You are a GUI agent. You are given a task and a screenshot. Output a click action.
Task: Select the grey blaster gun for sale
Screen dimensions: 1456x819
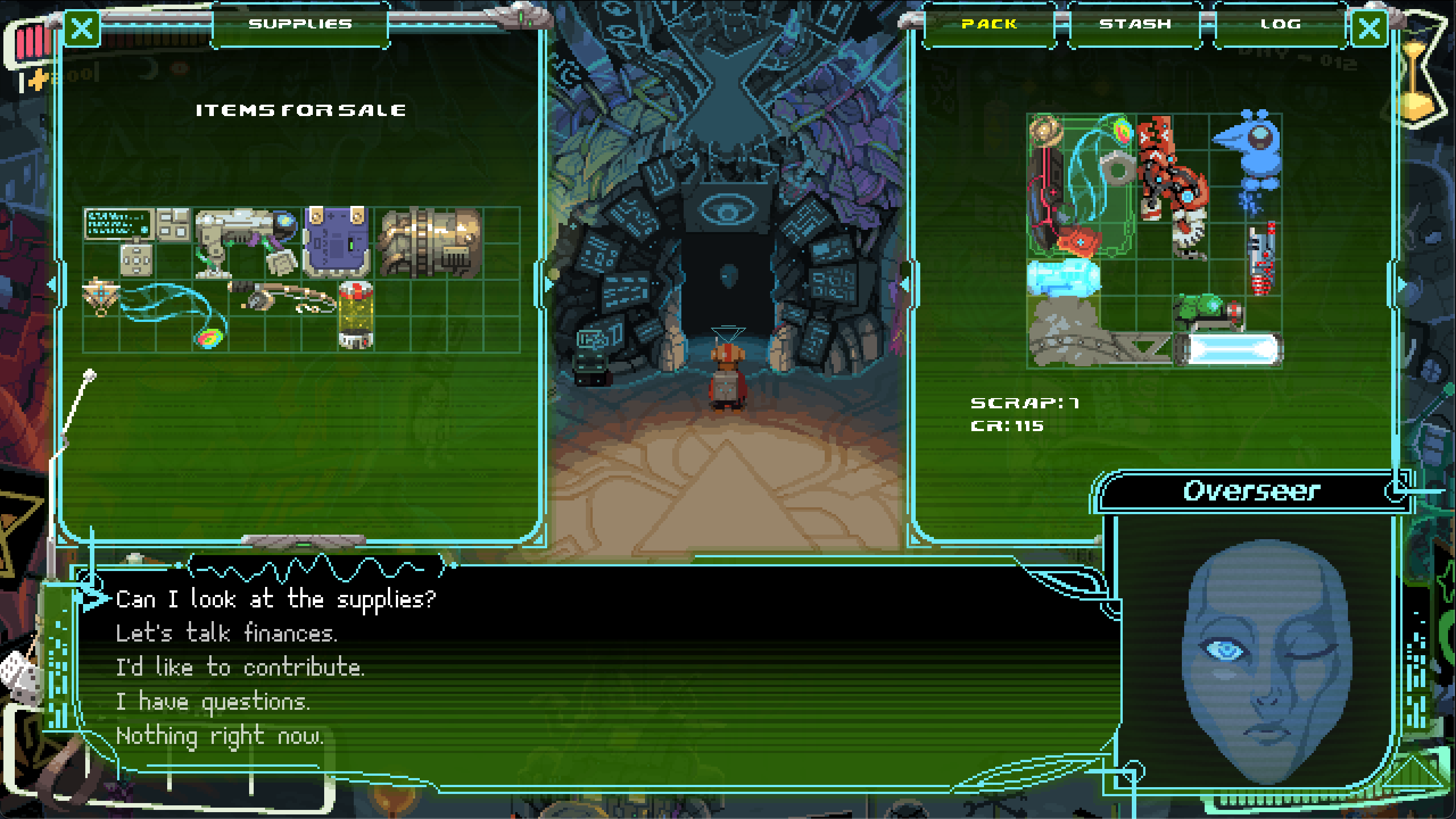tap(245, 242)
